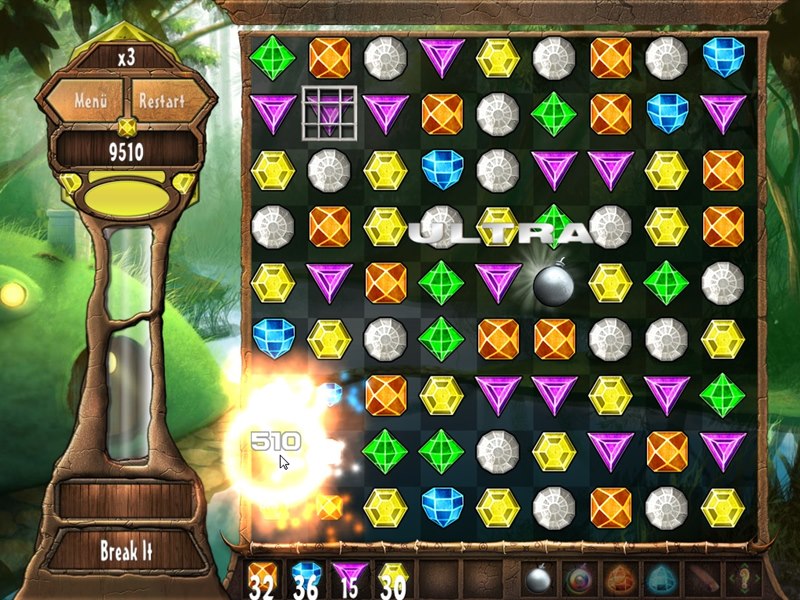The height and width of the screenshot is (600, 800).
Task: Click the question mark hint icon
Action: [741, 581]
